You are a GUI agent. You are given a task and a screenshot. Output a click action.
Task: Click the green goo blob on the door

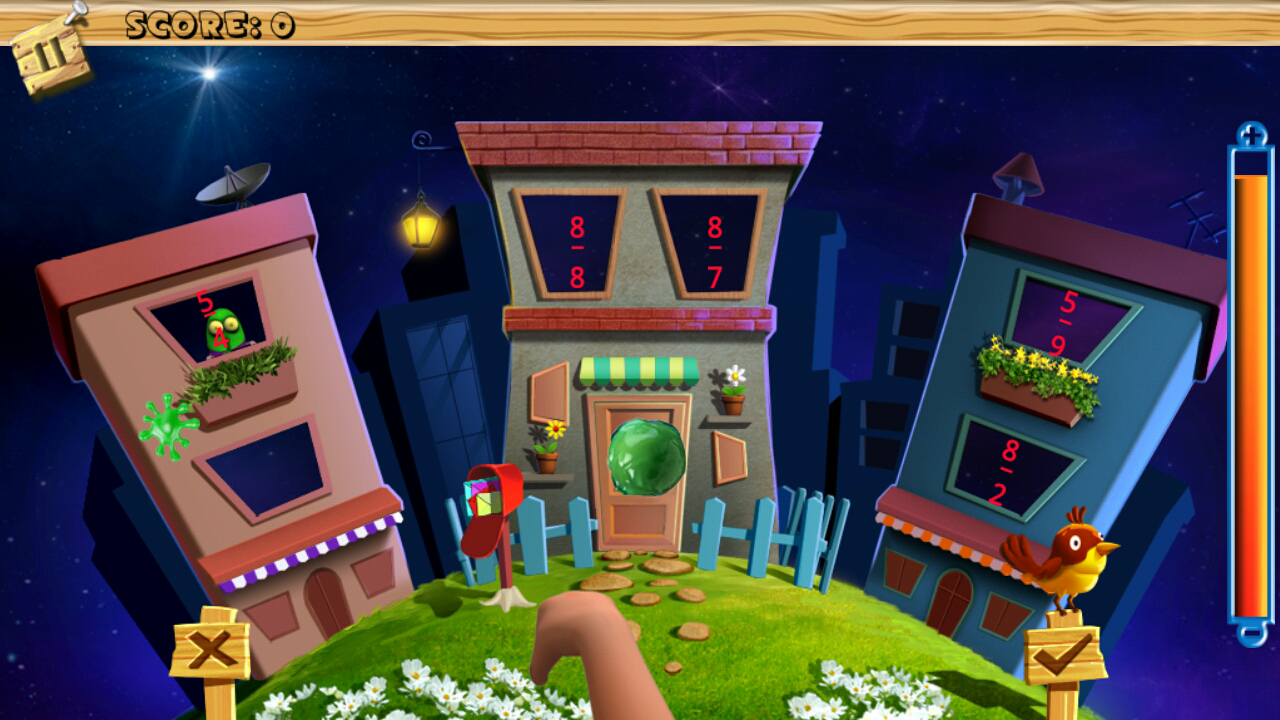point(647,457)
